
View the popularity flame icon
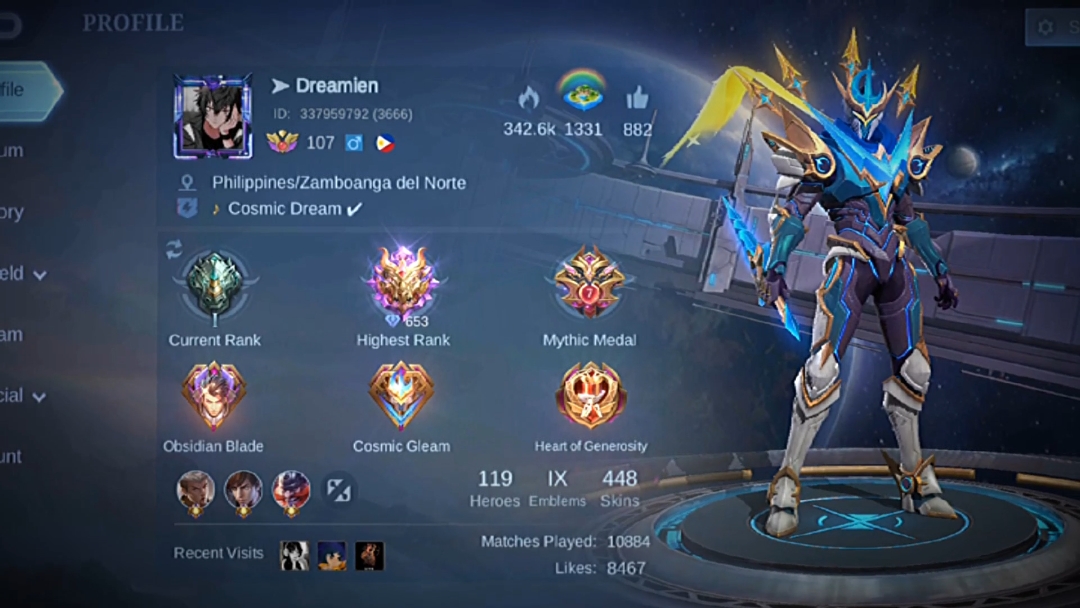[x=529, y=98]
